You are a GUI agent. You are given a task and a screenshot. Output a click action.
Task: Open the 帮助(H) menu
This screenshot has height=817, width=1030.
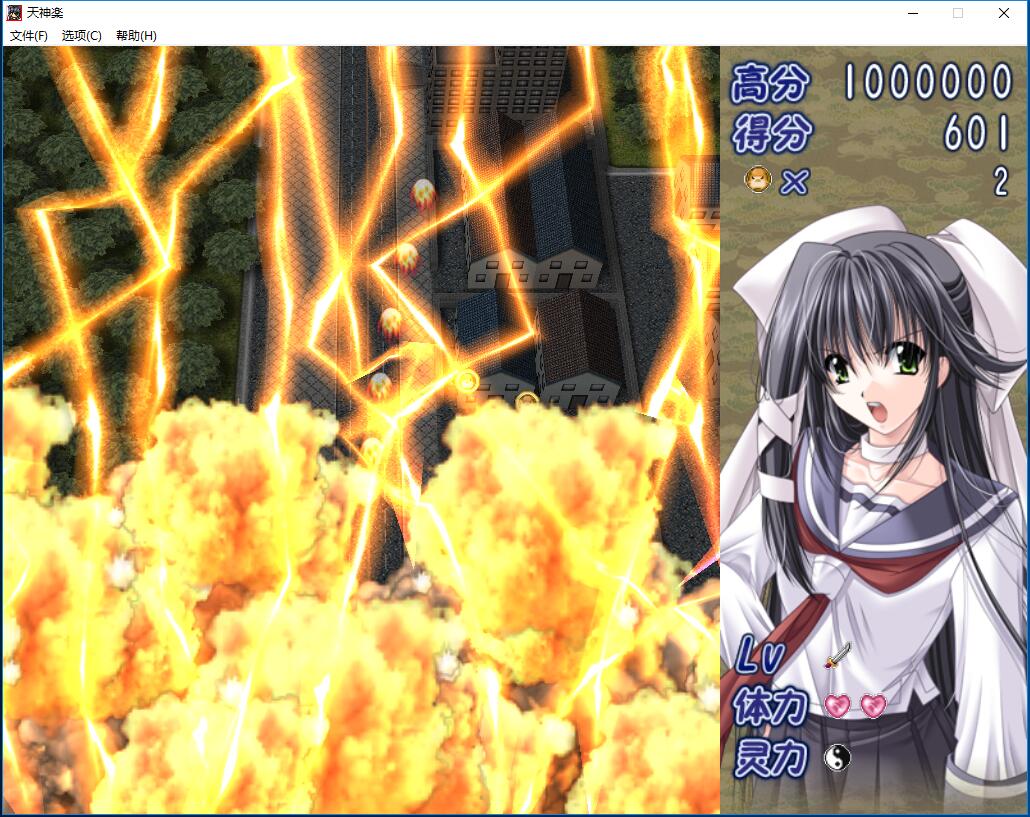136,36
